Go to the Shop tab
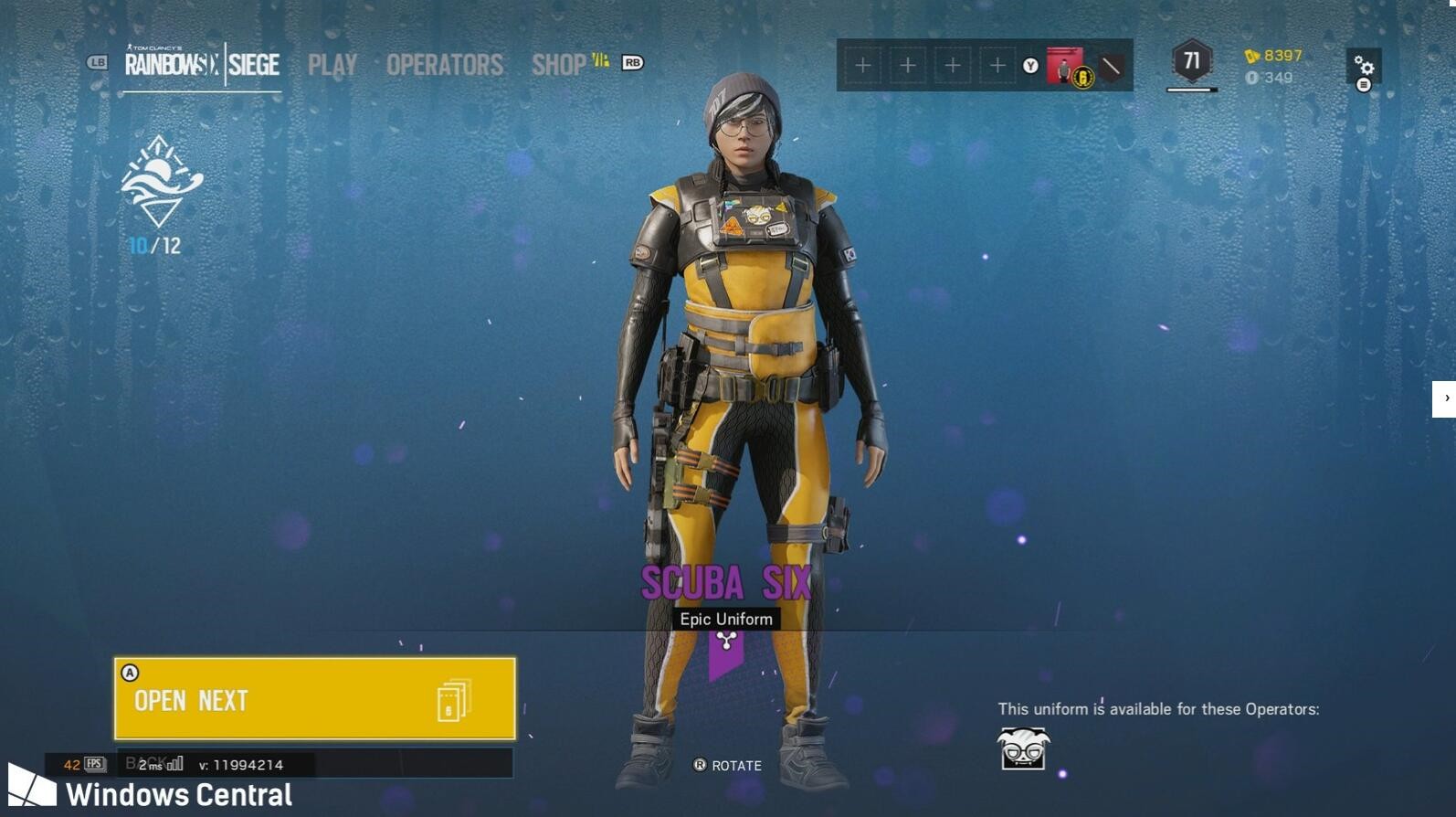The width and height of the screenshot is (1456, 817). tap(559, 65)
